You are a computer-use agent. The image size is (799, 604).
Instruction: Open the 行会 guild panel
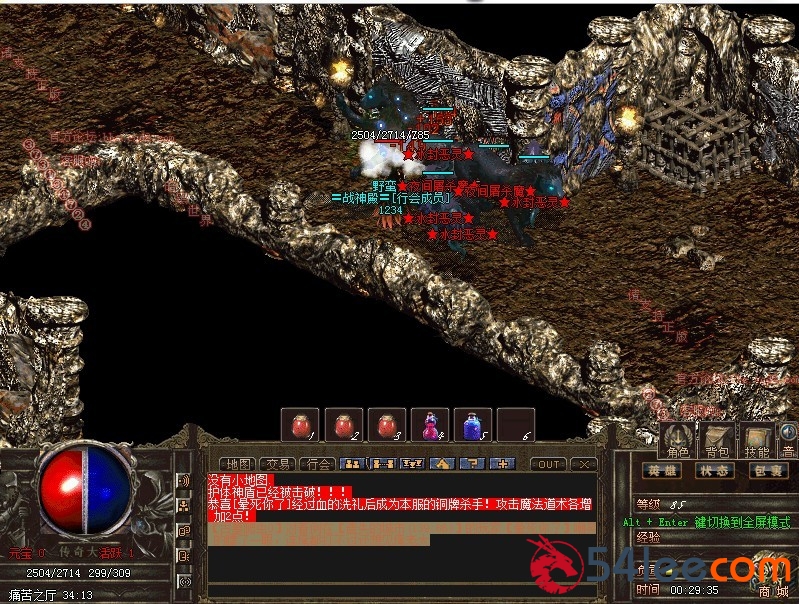tap(319, 464)
